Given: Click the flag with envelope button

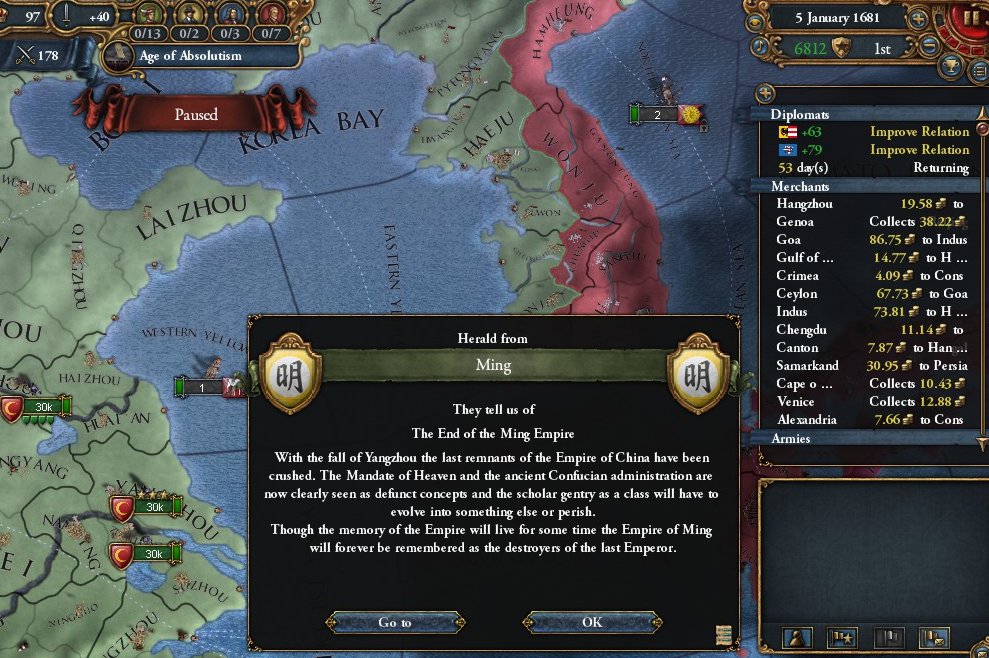Looking at the screenshot, I should [933, 636].
